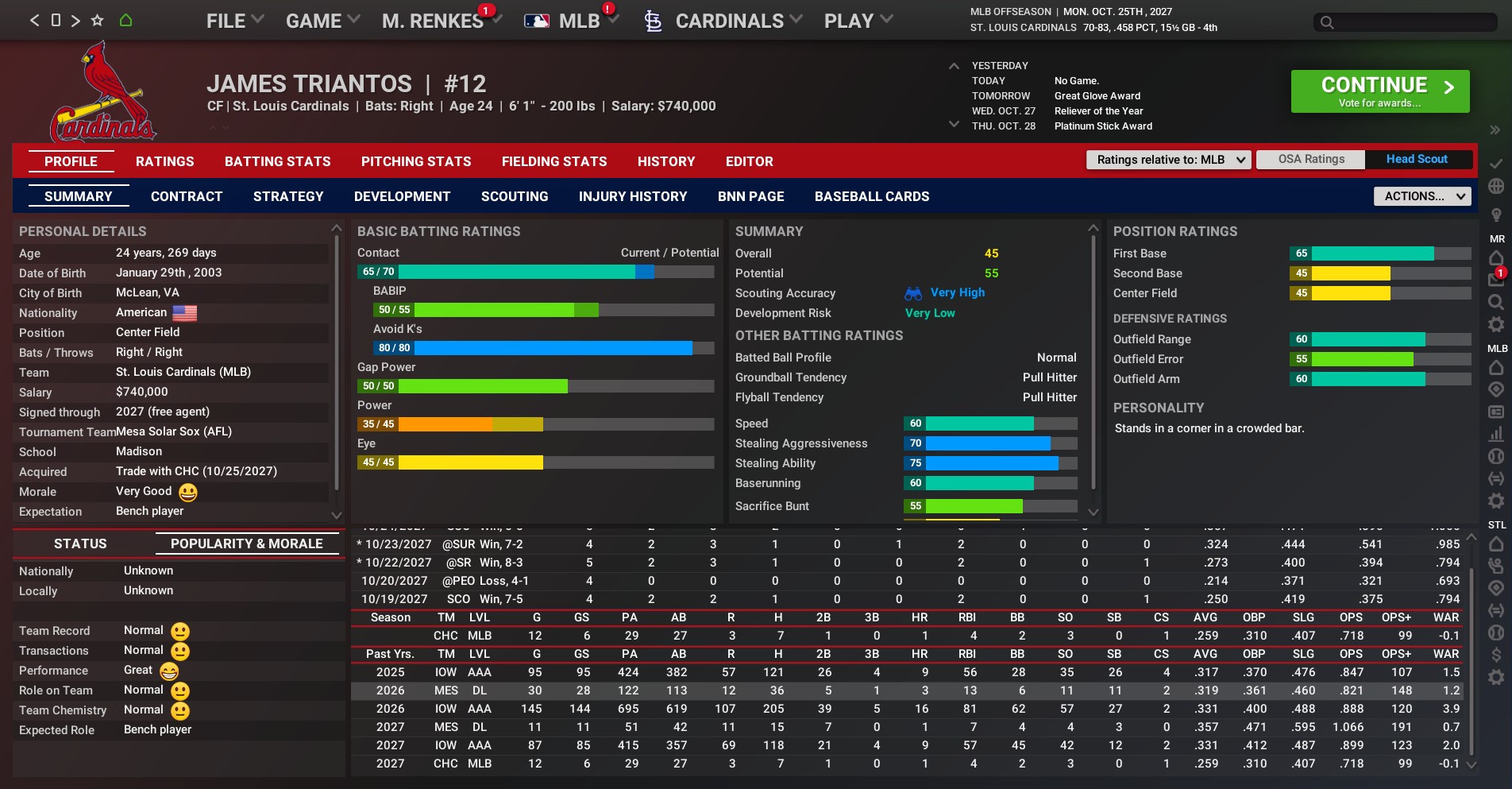The image size is (1512, 789).
Task: Open the File menu
Action: click(234, 21)
